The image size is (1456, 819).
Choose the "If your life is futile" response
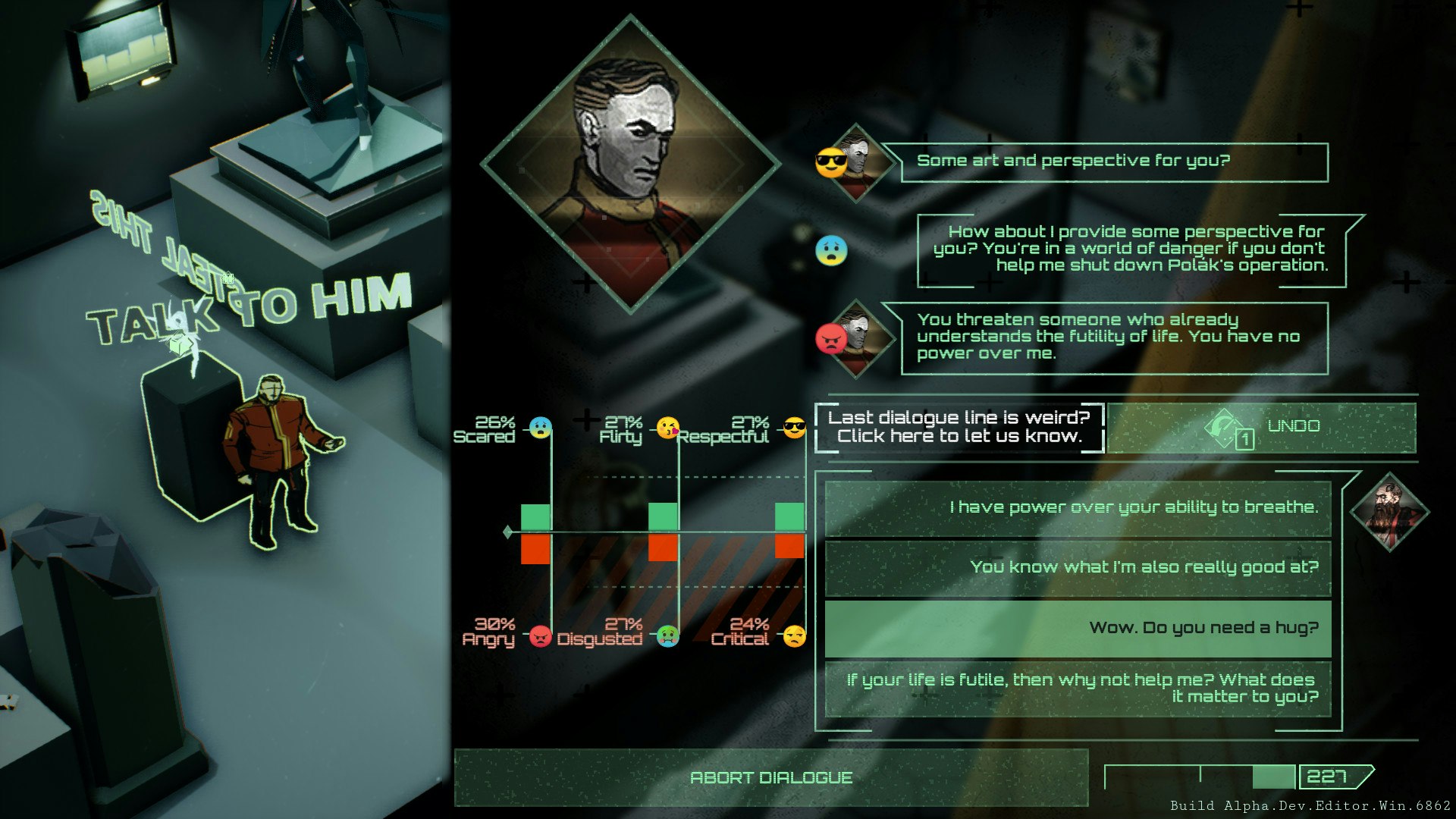pyautogui.click(x=1078, y=689)
